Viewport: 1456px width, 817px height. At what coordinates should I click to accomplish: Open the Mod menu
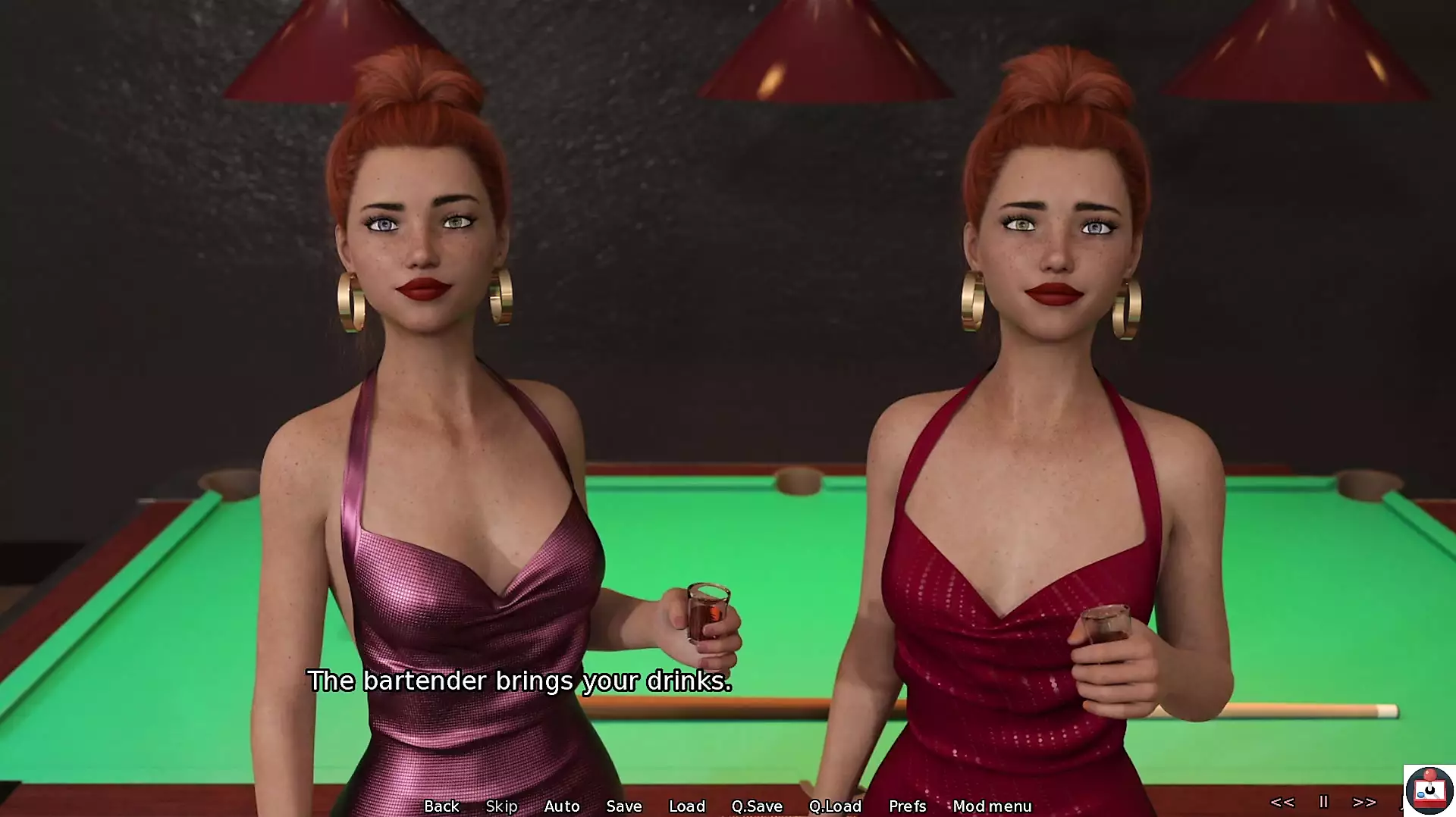992,806
